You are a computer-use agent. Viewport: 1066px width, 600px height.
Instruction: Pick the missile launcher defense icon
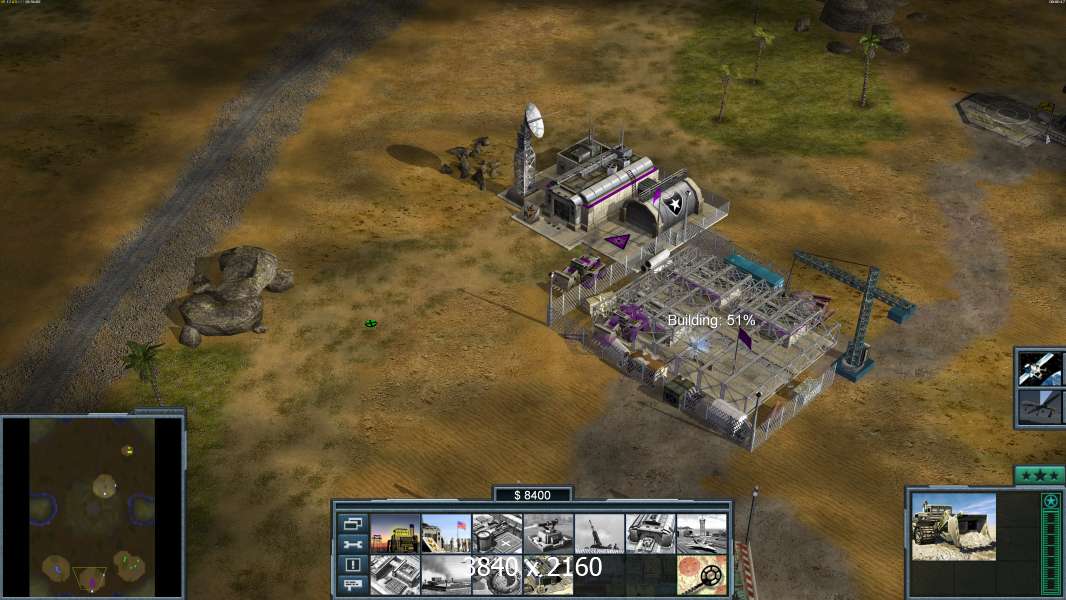point(599,533)
